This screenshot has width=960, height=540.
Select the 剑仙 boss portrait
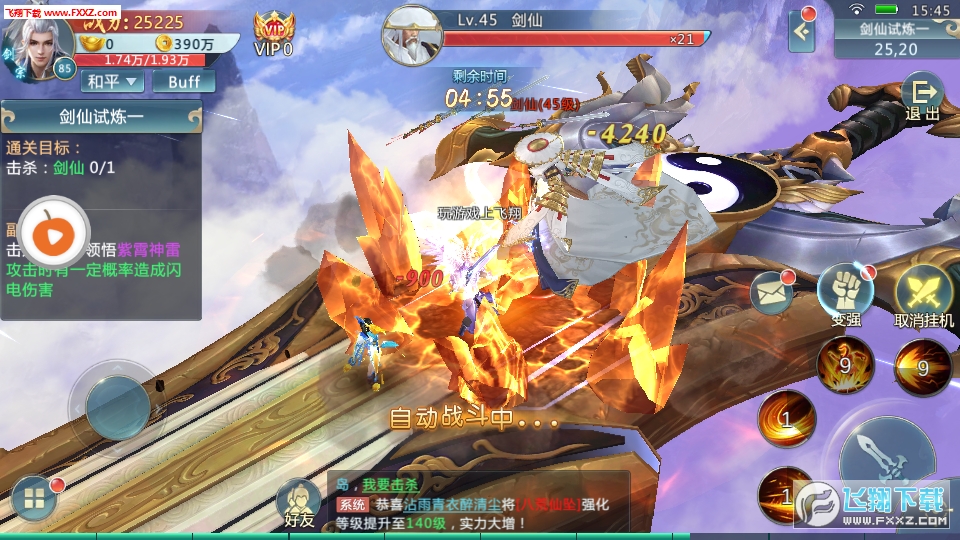[x=412, y=33]
